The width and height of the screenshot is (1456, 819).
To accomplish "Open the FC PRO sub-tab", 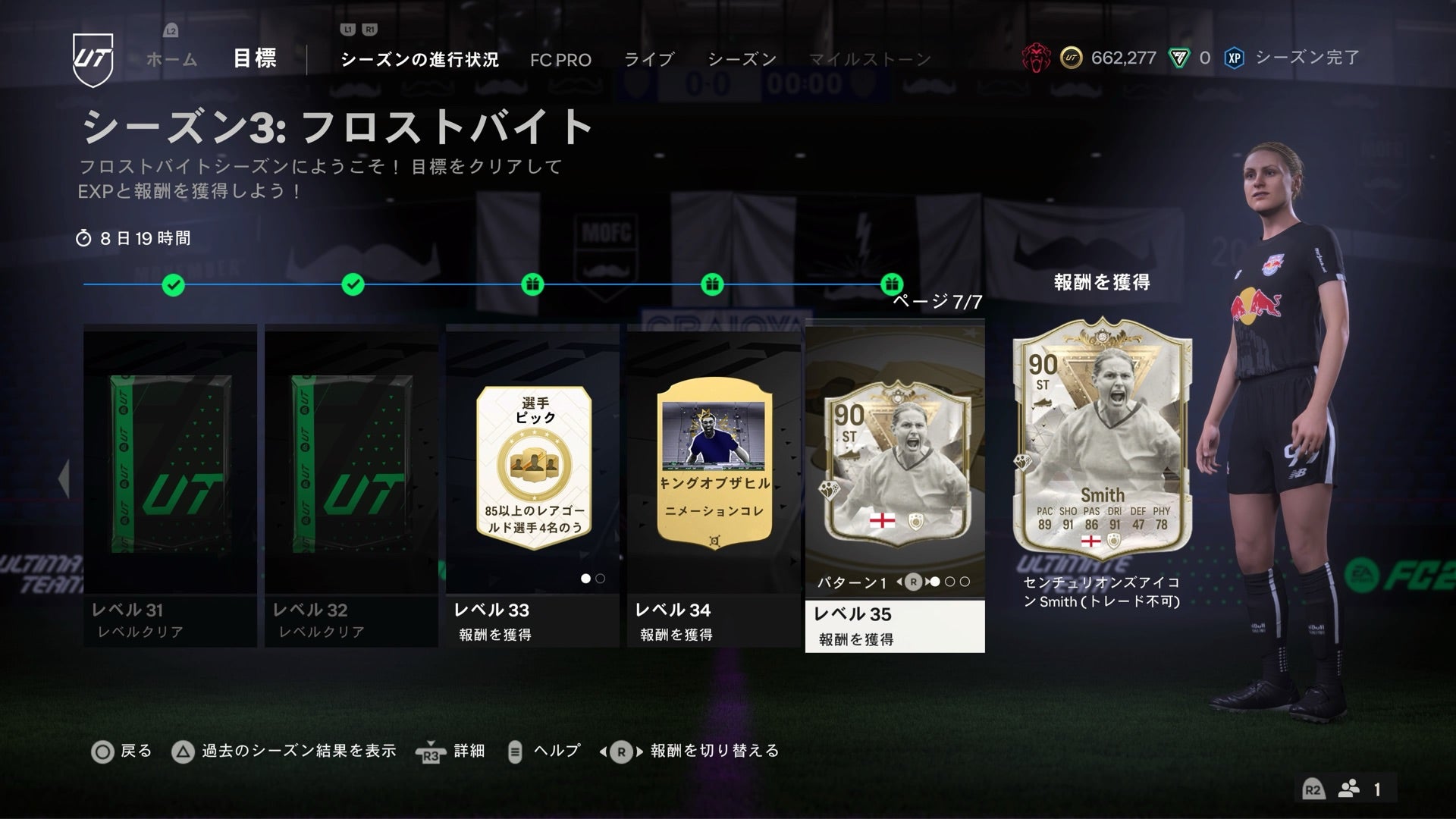I will pyautogui.click(x=560, y=60).
